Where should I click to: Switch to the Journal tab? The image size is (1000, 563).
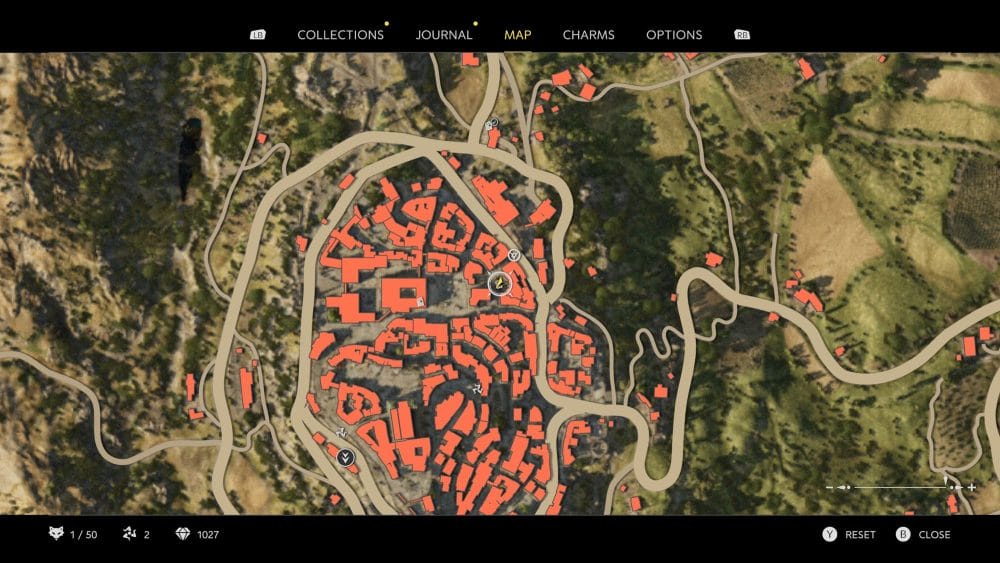point(444,34)
